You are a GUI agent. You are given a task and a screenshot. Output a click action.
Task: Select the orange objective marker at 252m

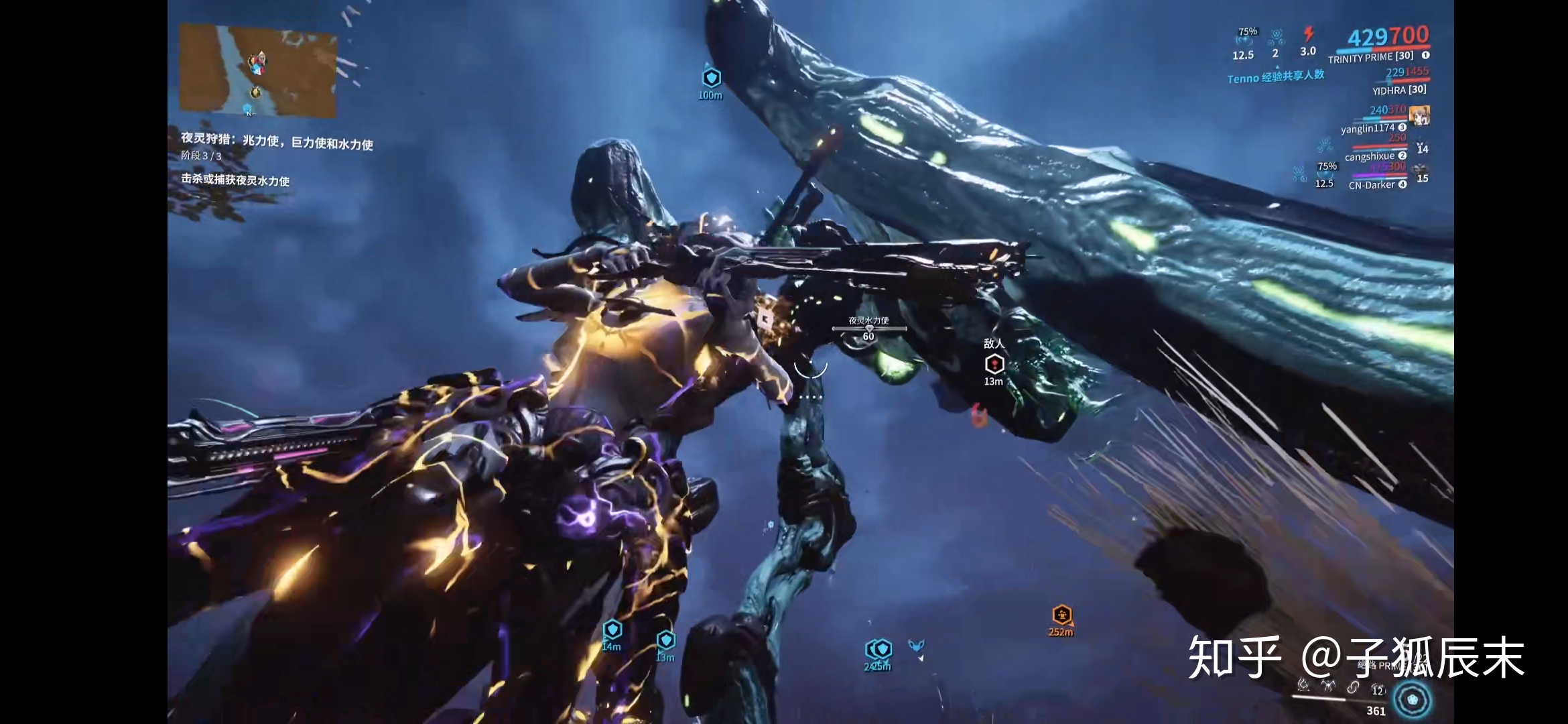1061,615
